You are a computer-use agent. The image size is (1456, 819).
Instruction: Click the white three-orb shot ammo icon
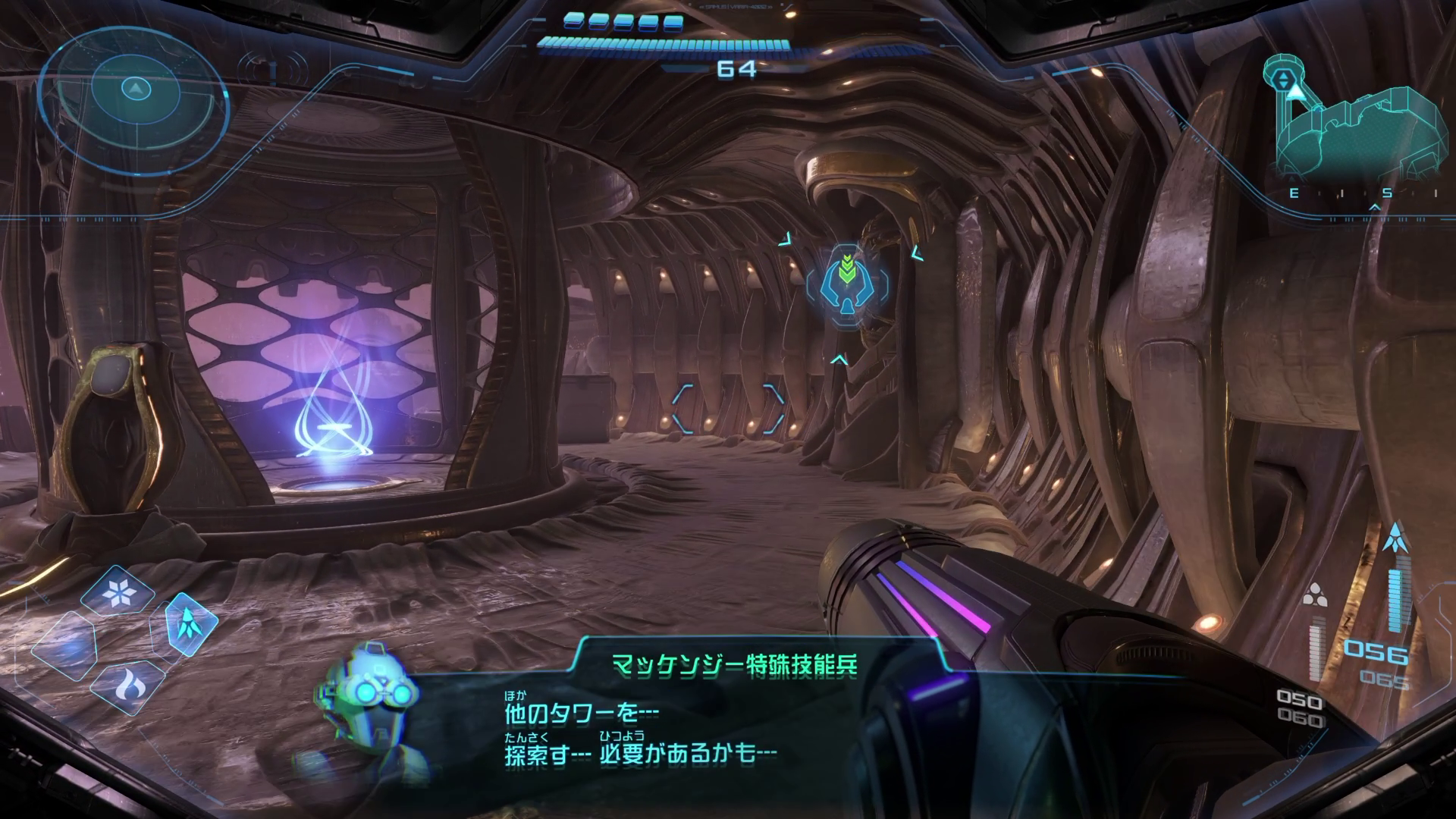coord(1314,597)
